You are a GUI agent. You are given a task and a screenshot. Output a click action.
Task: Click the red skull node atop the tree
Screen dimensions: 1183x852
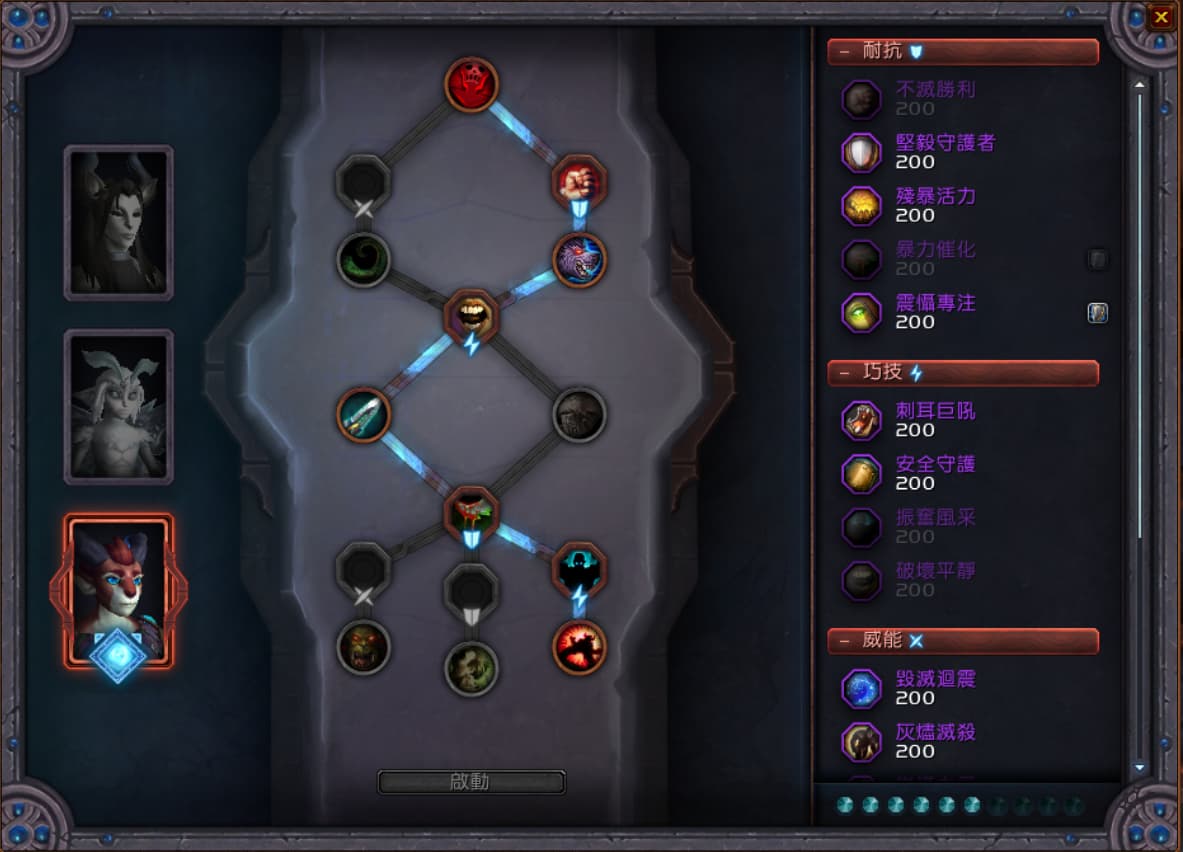tap(471, 83)
